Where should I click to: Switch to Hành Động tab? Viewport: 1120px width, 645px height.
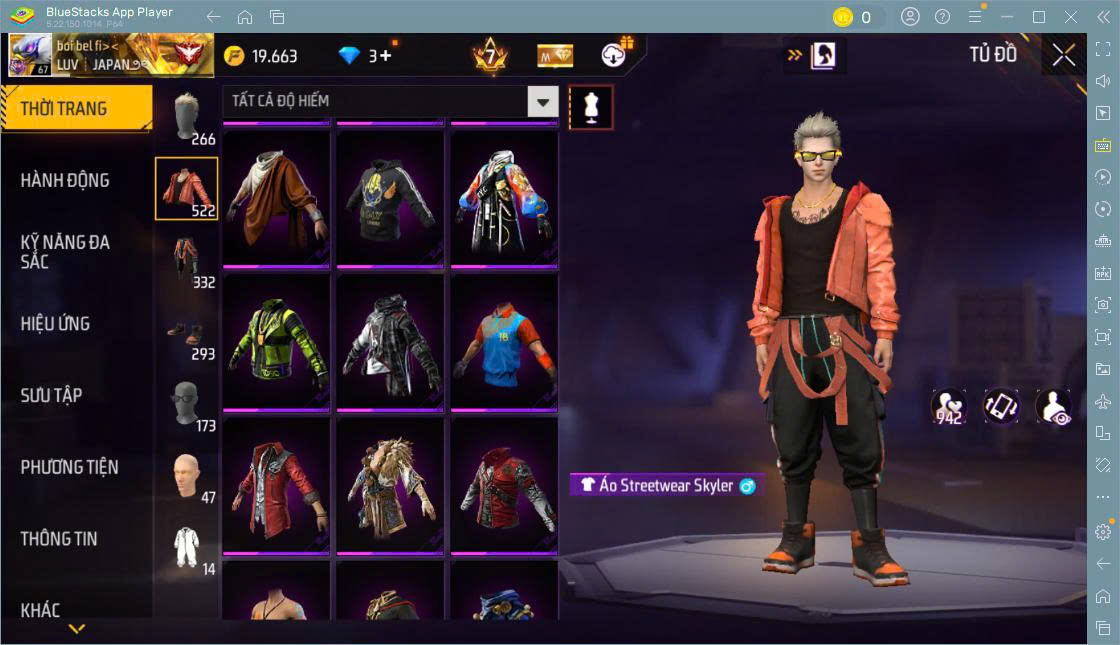66,181
